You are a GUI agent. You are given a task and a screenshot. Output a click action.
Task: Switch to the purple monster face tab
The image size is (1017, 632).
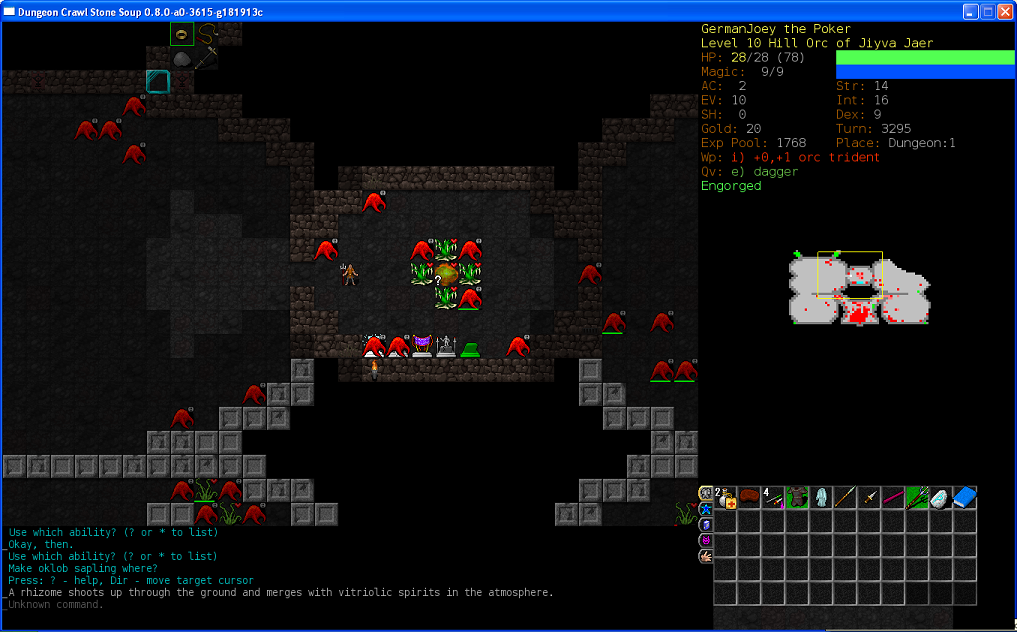(x=705, y=540)
